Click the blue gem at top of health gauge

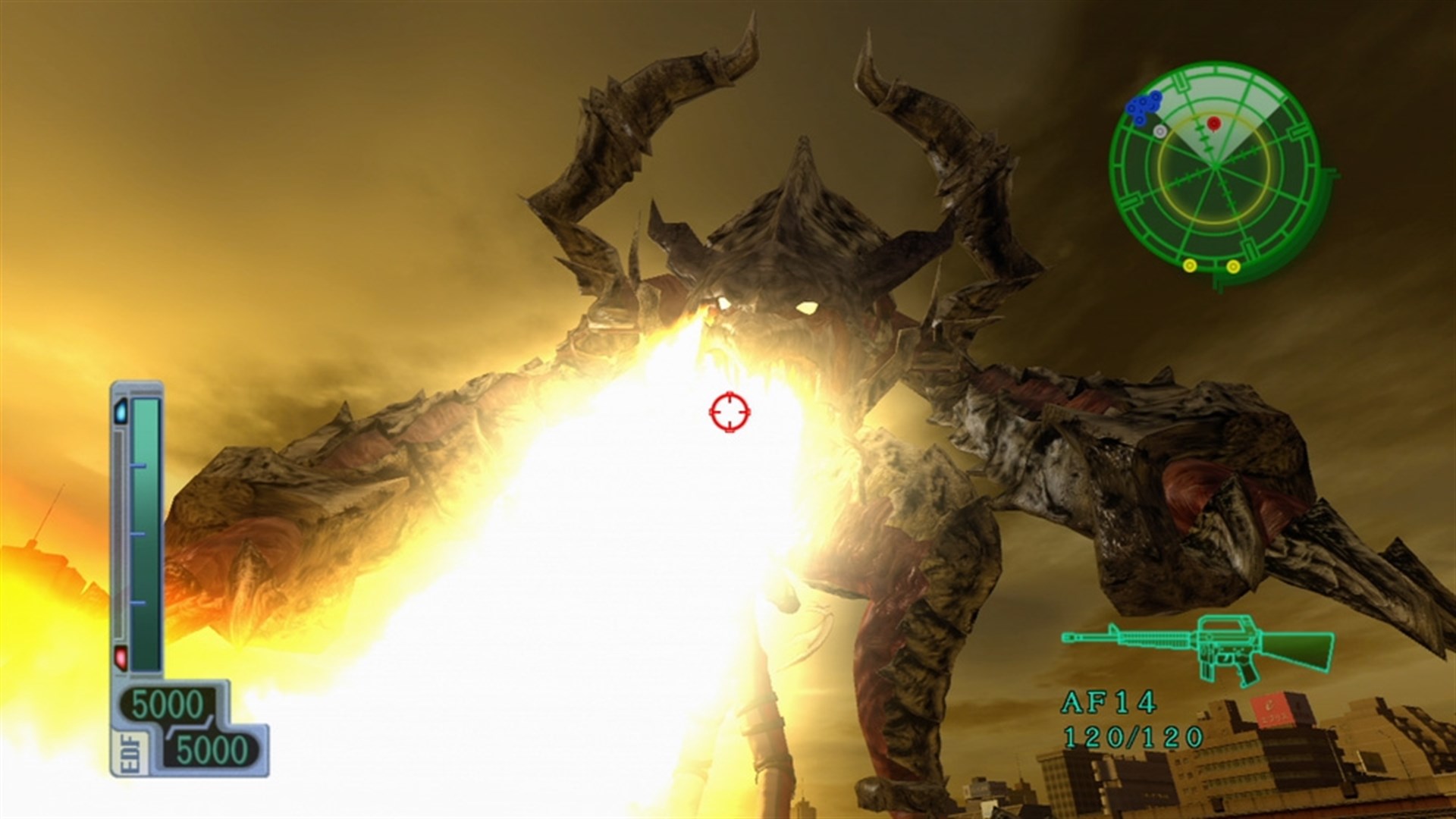point(121,411)
